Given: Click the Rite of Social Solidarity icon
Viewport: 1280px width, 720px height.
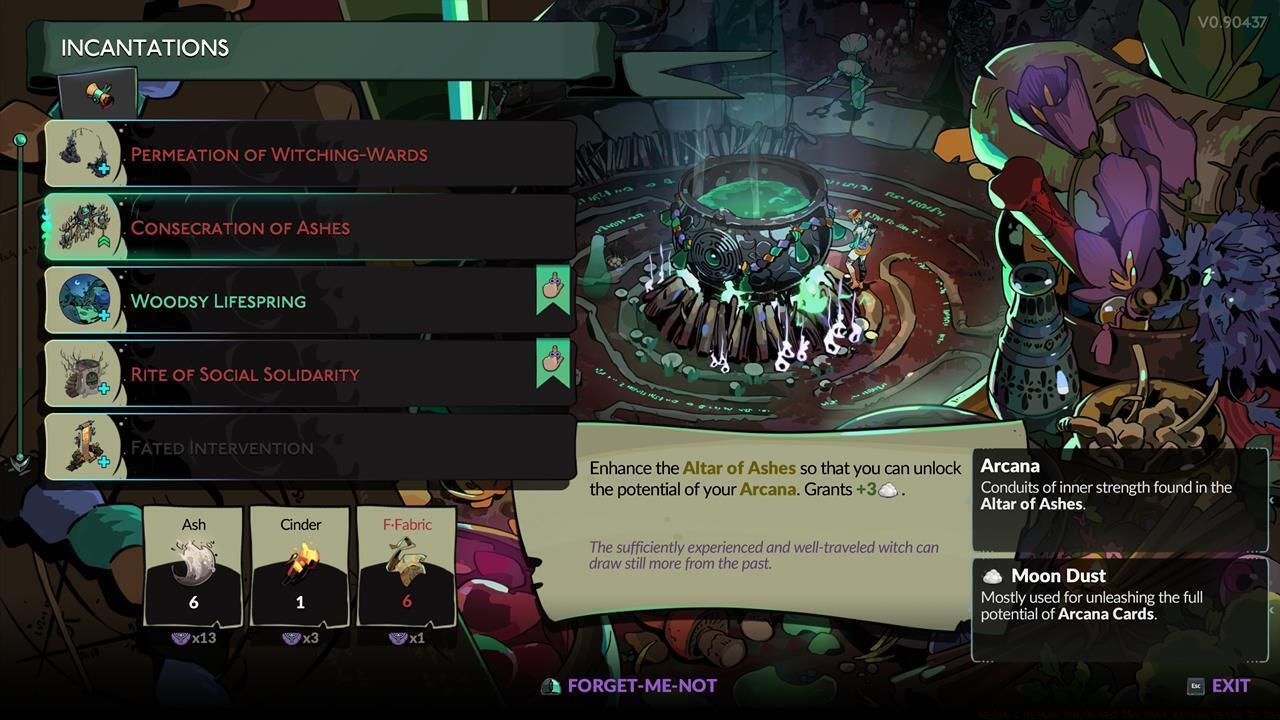Looking at the screenshot, I should coord(84,373).
